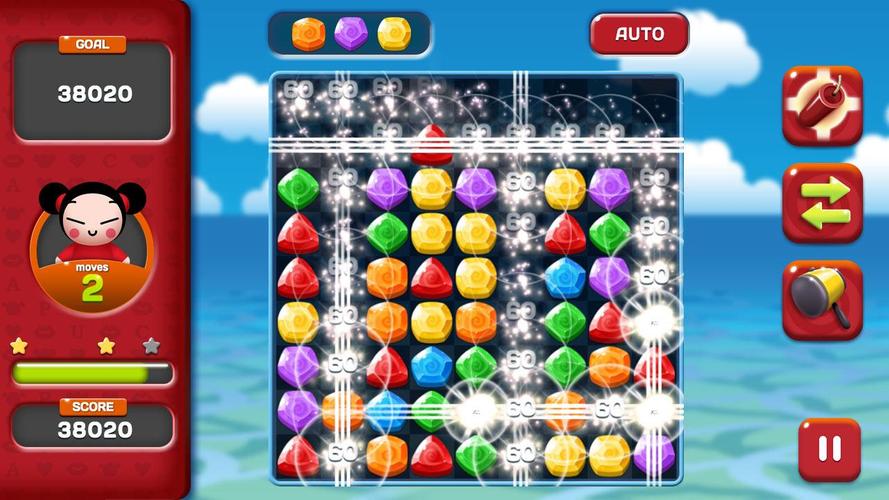Pause the game

tap(829, 449)
